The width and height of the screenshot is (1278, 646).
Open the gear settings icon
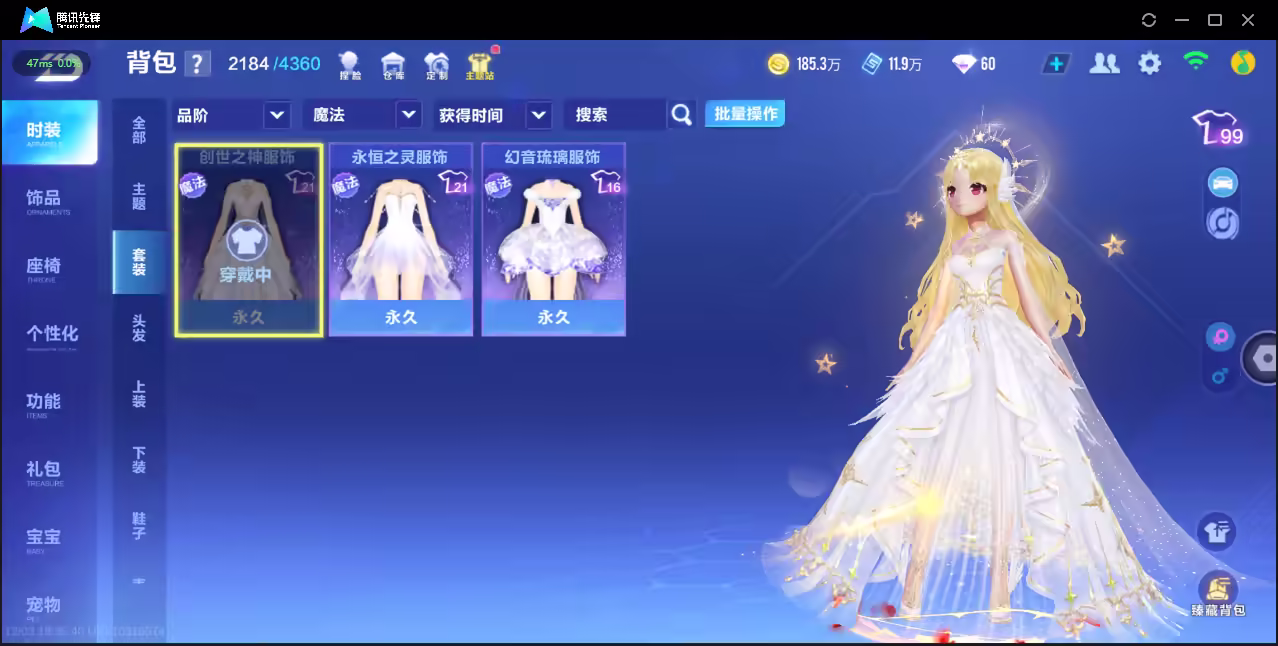click(1150, 64)
